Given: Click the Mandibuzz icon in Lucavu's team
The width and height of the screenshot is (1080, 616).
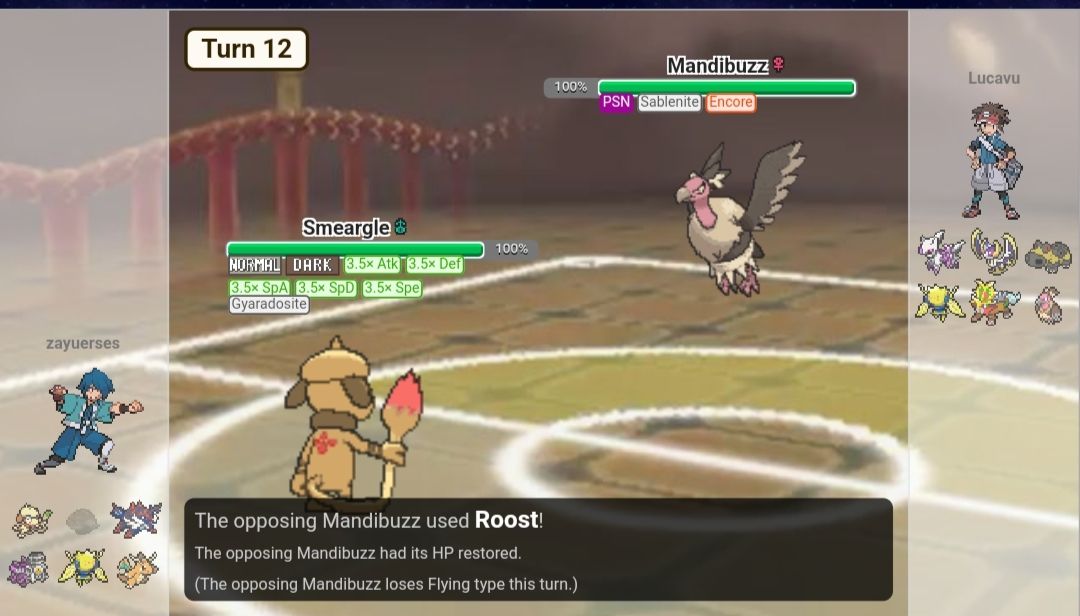Looking at the screenshot, I should 1047,303.
